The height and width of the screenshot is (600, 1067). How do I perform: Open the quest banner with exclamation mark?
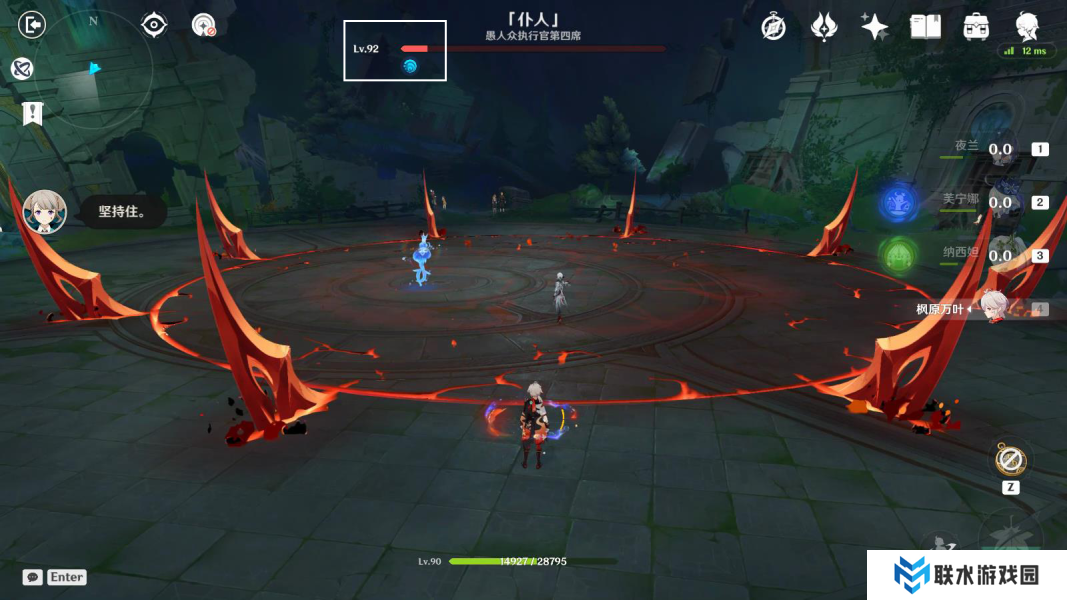tap(33, 113)
